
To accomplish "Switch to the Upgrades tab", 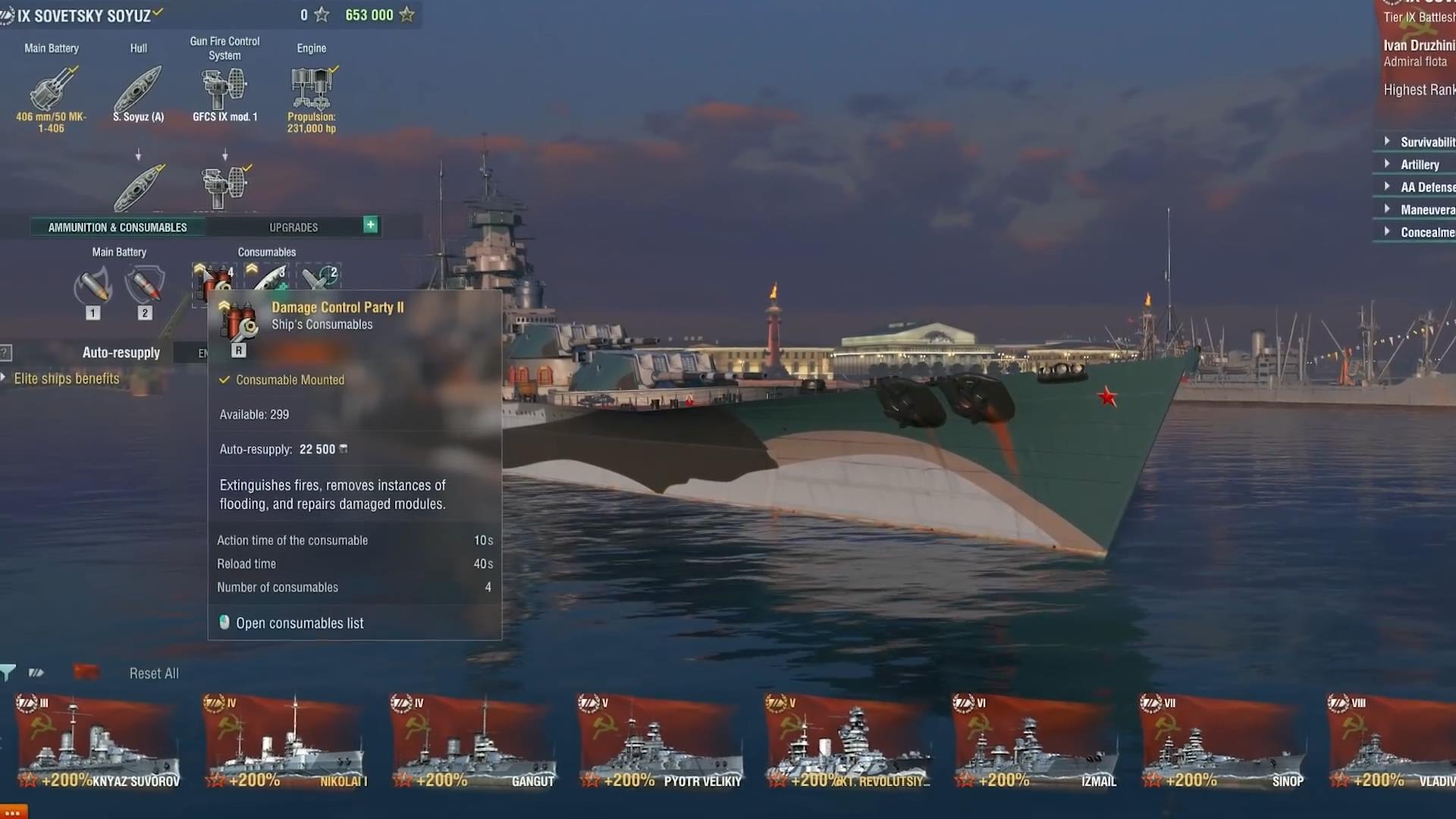I will (293, 227).
